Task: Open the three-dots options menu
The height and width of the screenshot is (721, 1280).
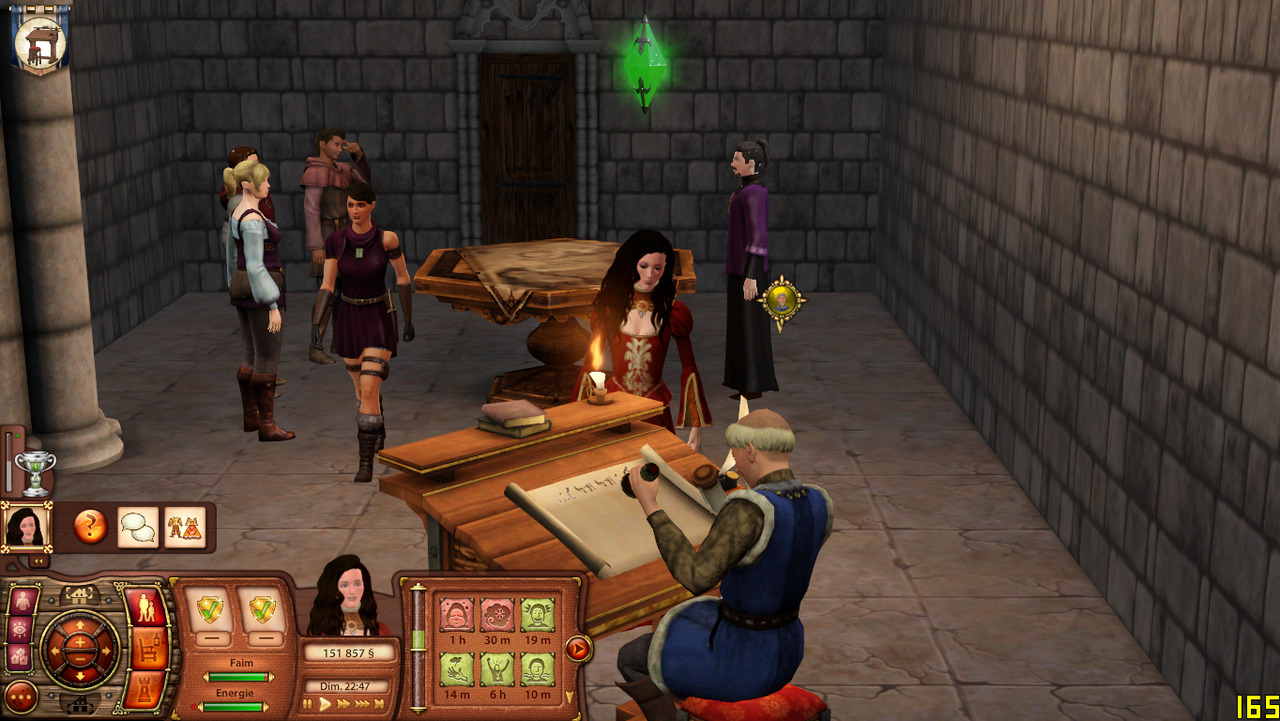Action: [x=21, y=696]
